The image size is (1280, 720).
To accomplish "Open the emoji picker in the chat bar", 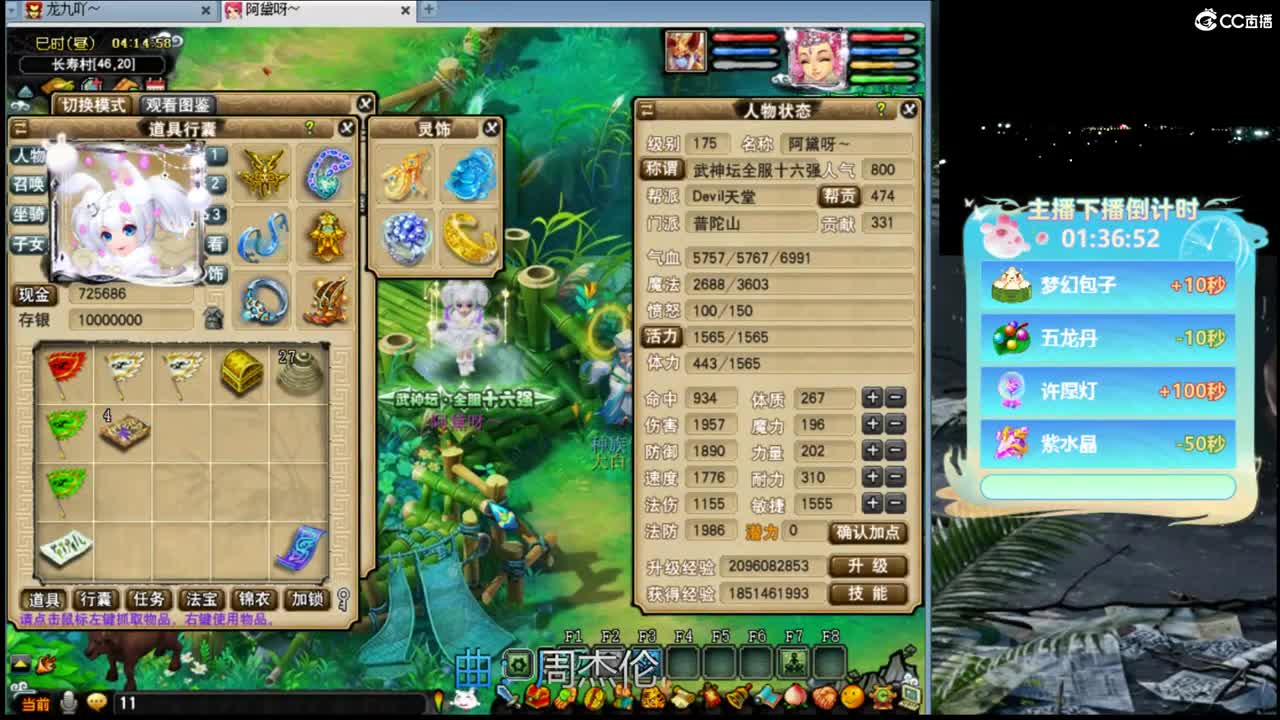I will [97, 700].
